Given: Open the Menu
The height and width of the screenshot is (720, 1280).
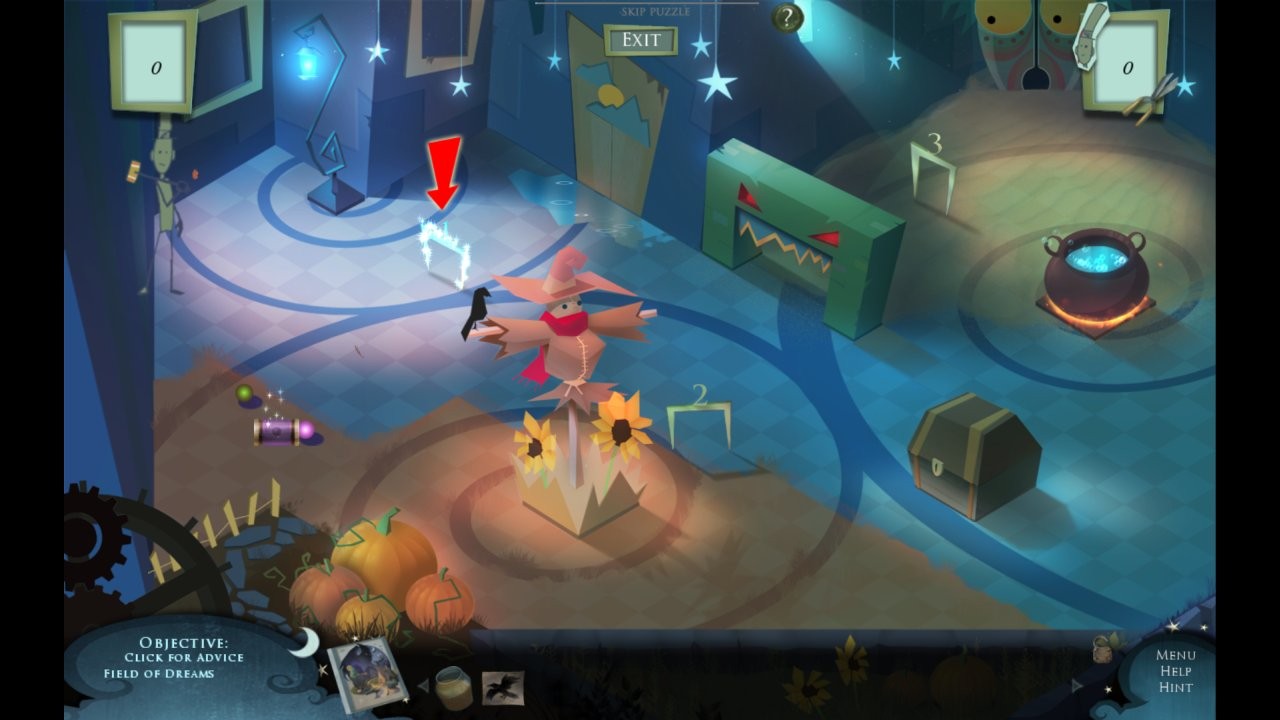Looking at the screenshot, I should (1176, 656).
